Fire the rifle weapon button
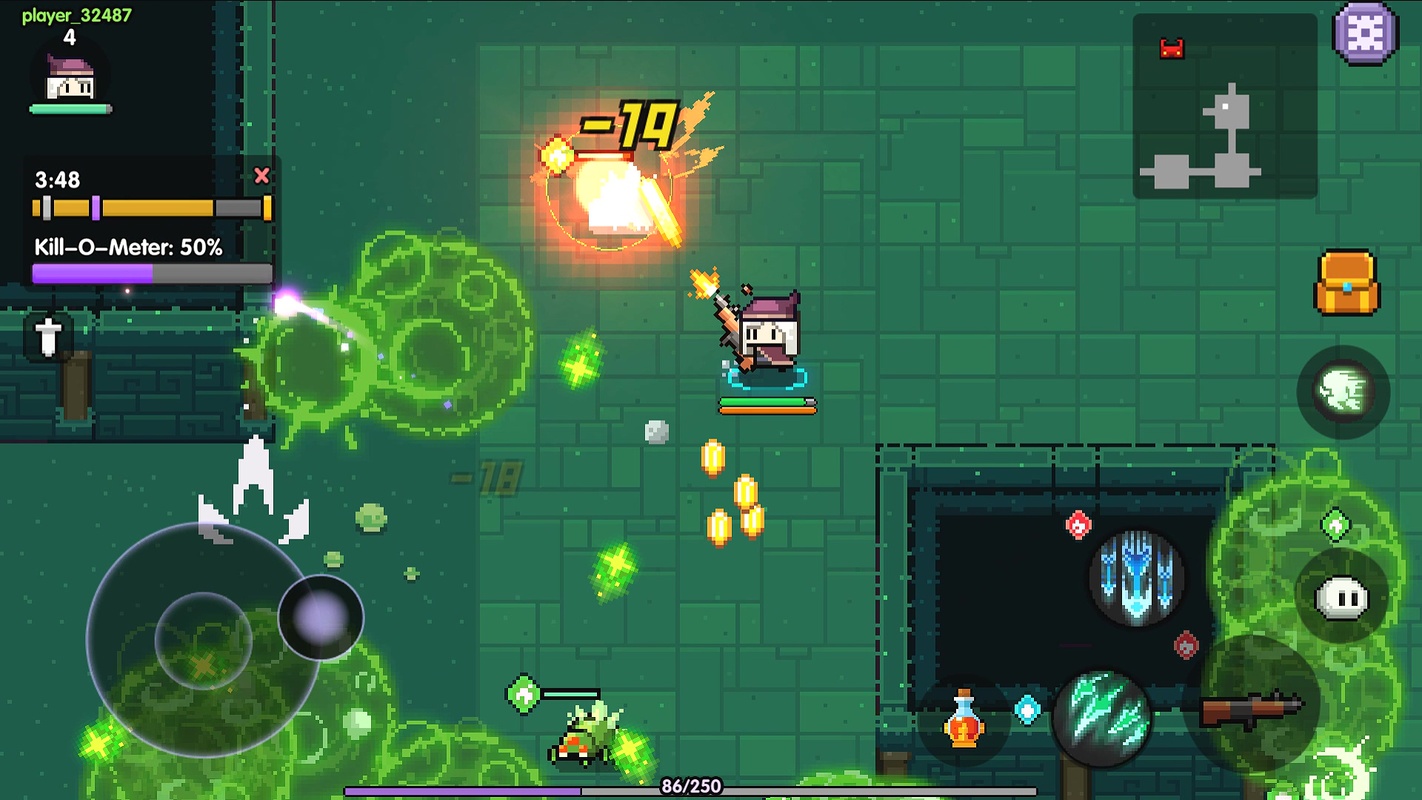Viewport: 1422px width, 800px height. 1252,707
